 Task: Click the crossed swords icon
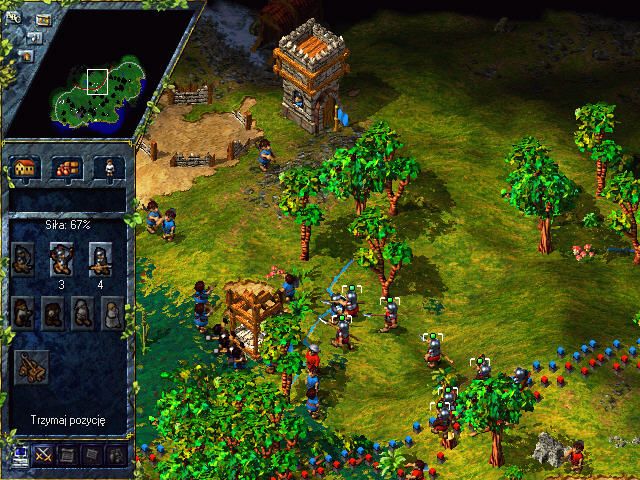(x=44, y=455)
